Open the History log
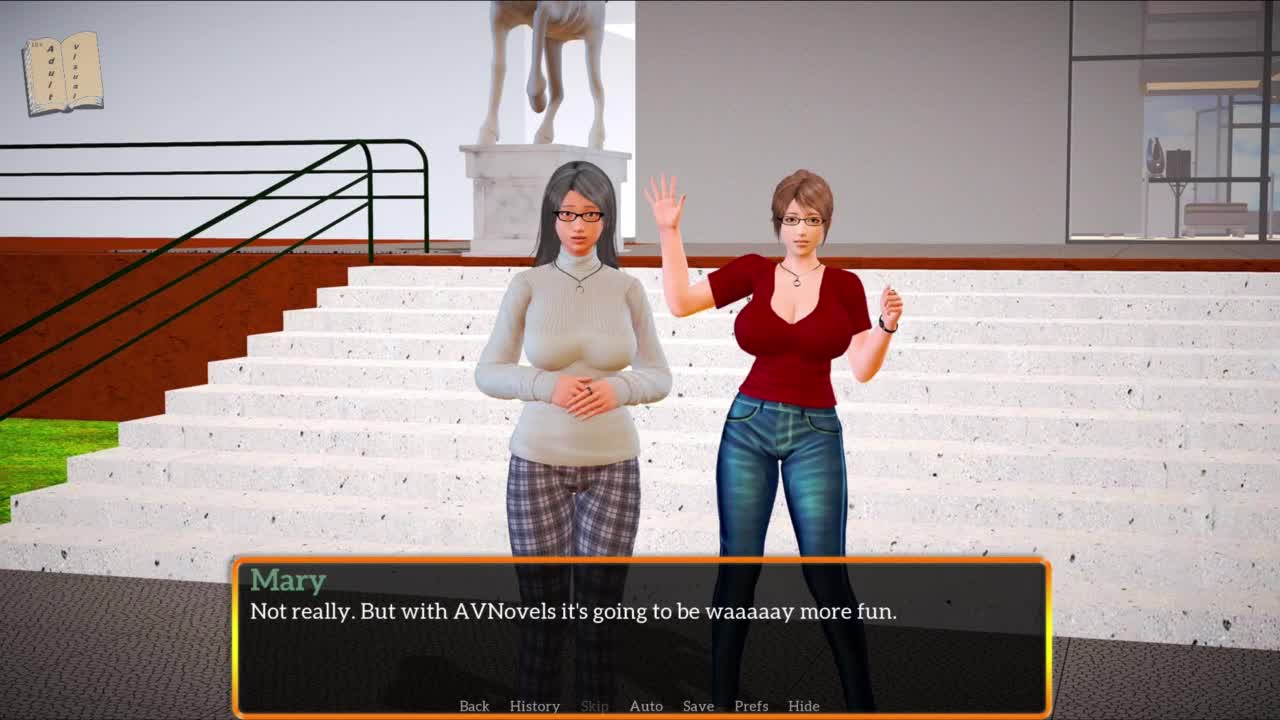1280x720 pixels. (x=534, y=706)
